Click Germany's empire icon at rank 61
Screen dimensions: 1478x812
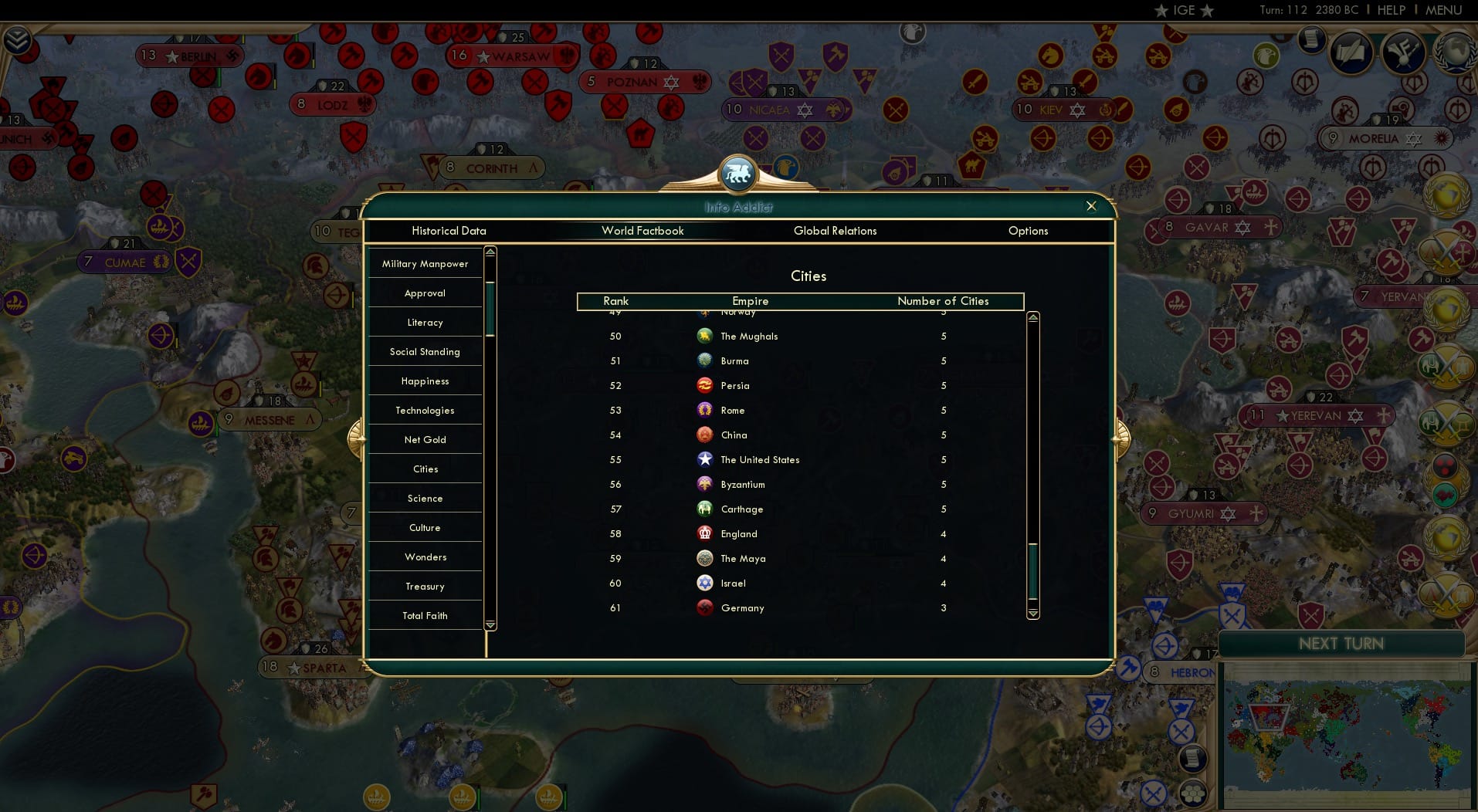705,607
